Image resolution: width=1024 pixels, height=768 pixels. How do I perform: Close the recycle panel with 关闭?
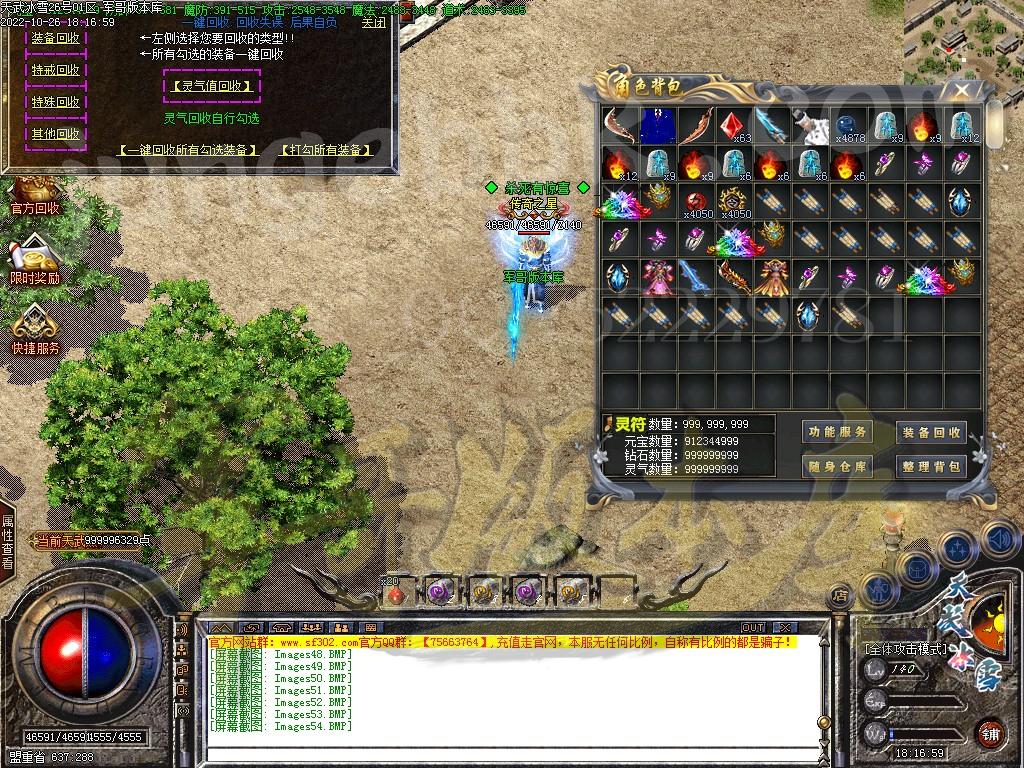point(373,22)
